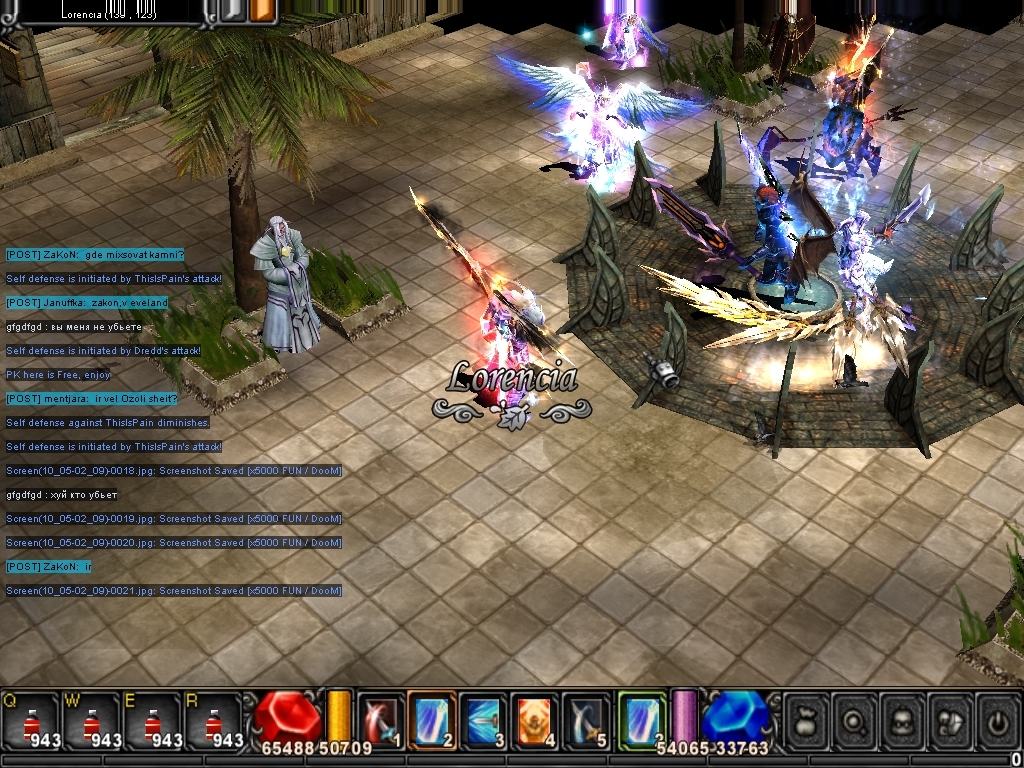The width and height of the screenshot is (1024, 768).
Task: Click the power system menu button
Action: [x=999, y=721]
